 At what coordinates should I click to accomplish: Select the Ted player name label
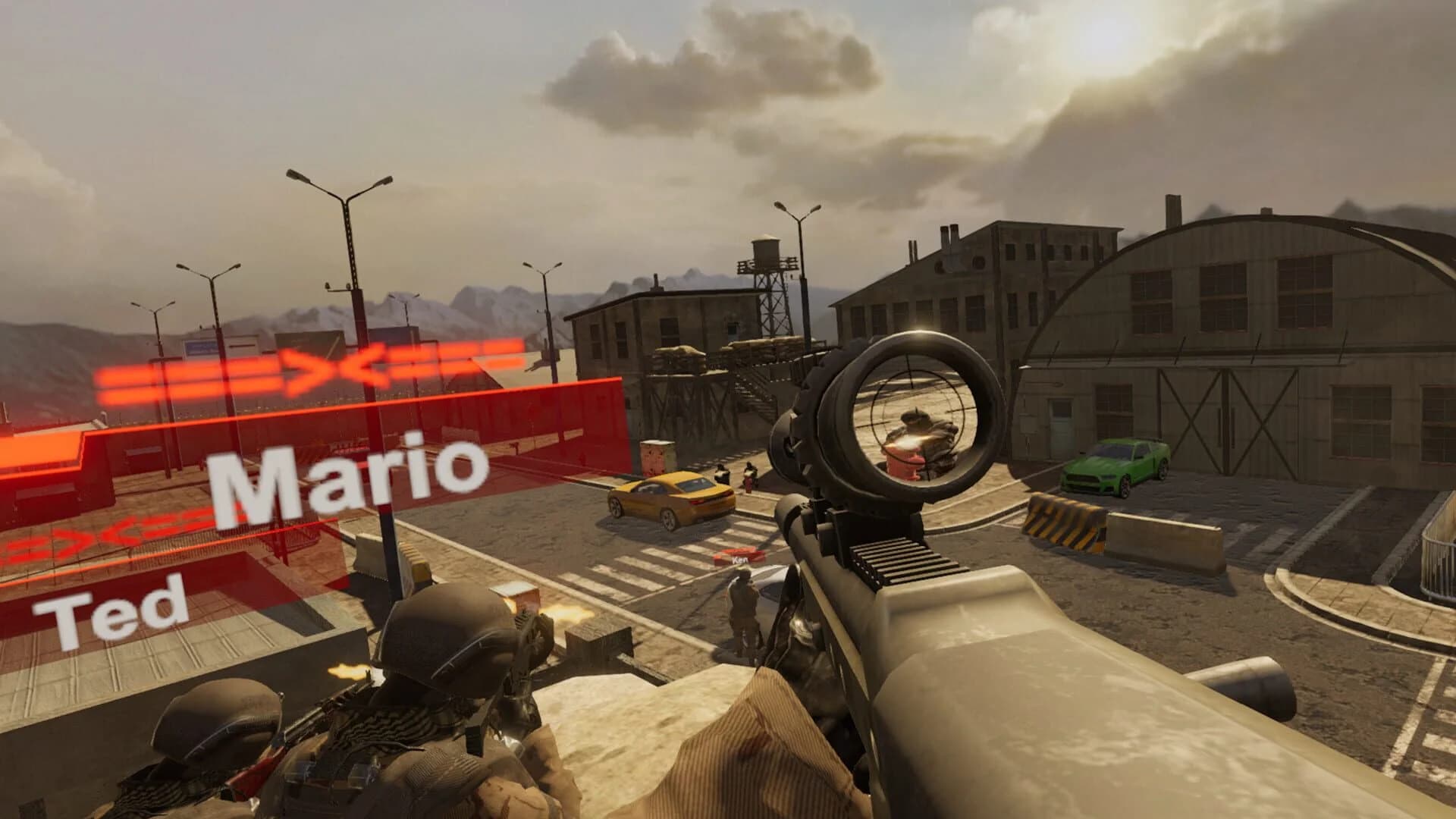pyautogui.click(x=114, y=610)
